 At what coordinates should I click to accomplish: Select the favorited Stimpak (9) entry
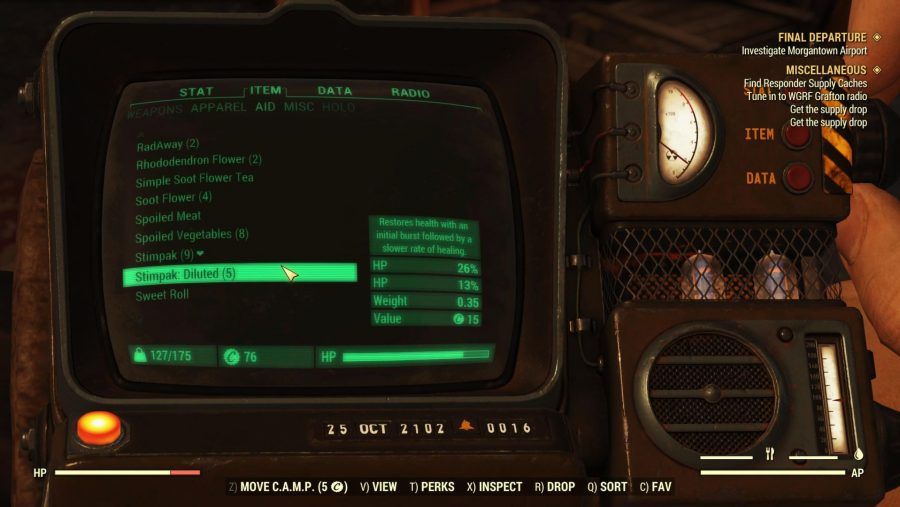[169, 255]
